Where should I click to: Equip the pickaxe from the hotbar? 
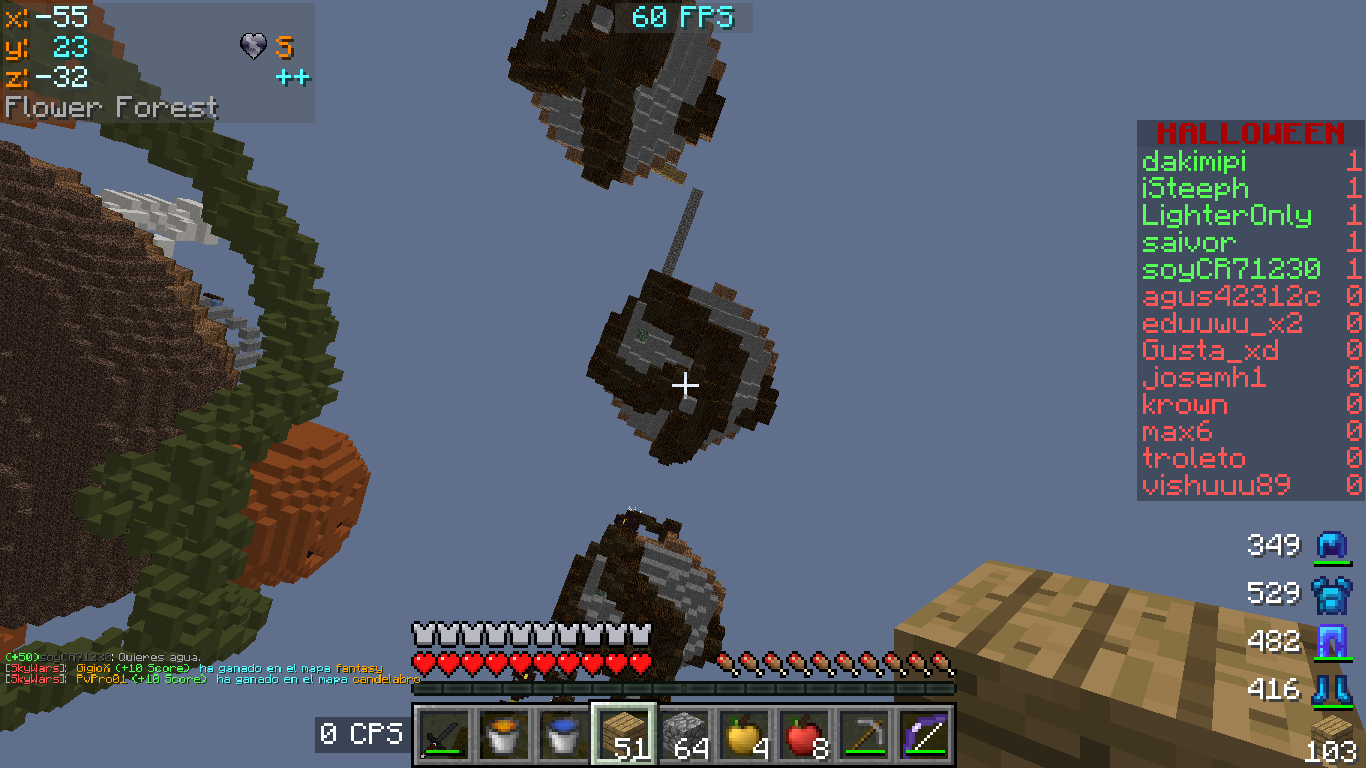click(864, 736)
